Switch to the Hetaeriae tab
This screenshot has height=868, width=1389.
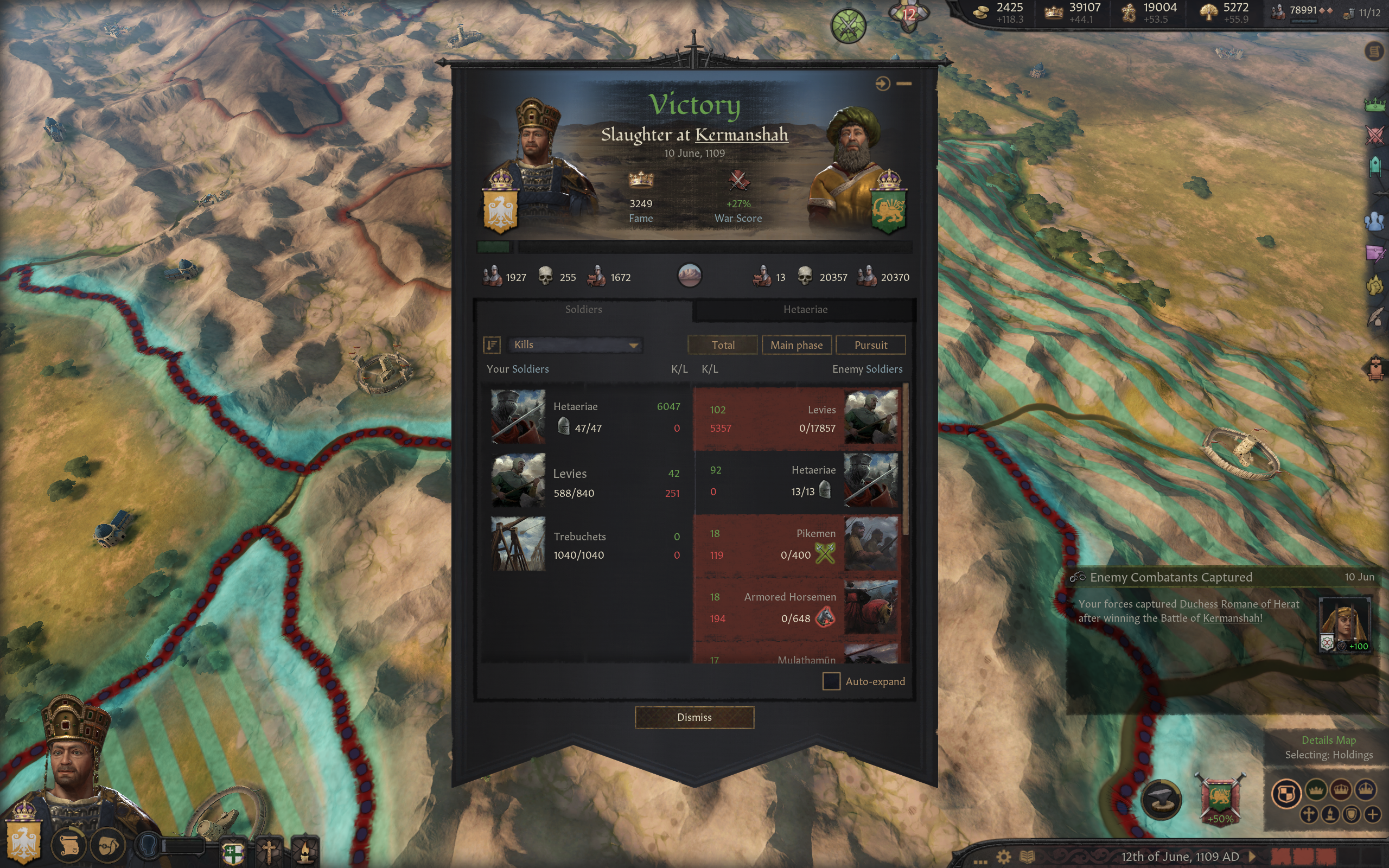click(x=805, y=309)
